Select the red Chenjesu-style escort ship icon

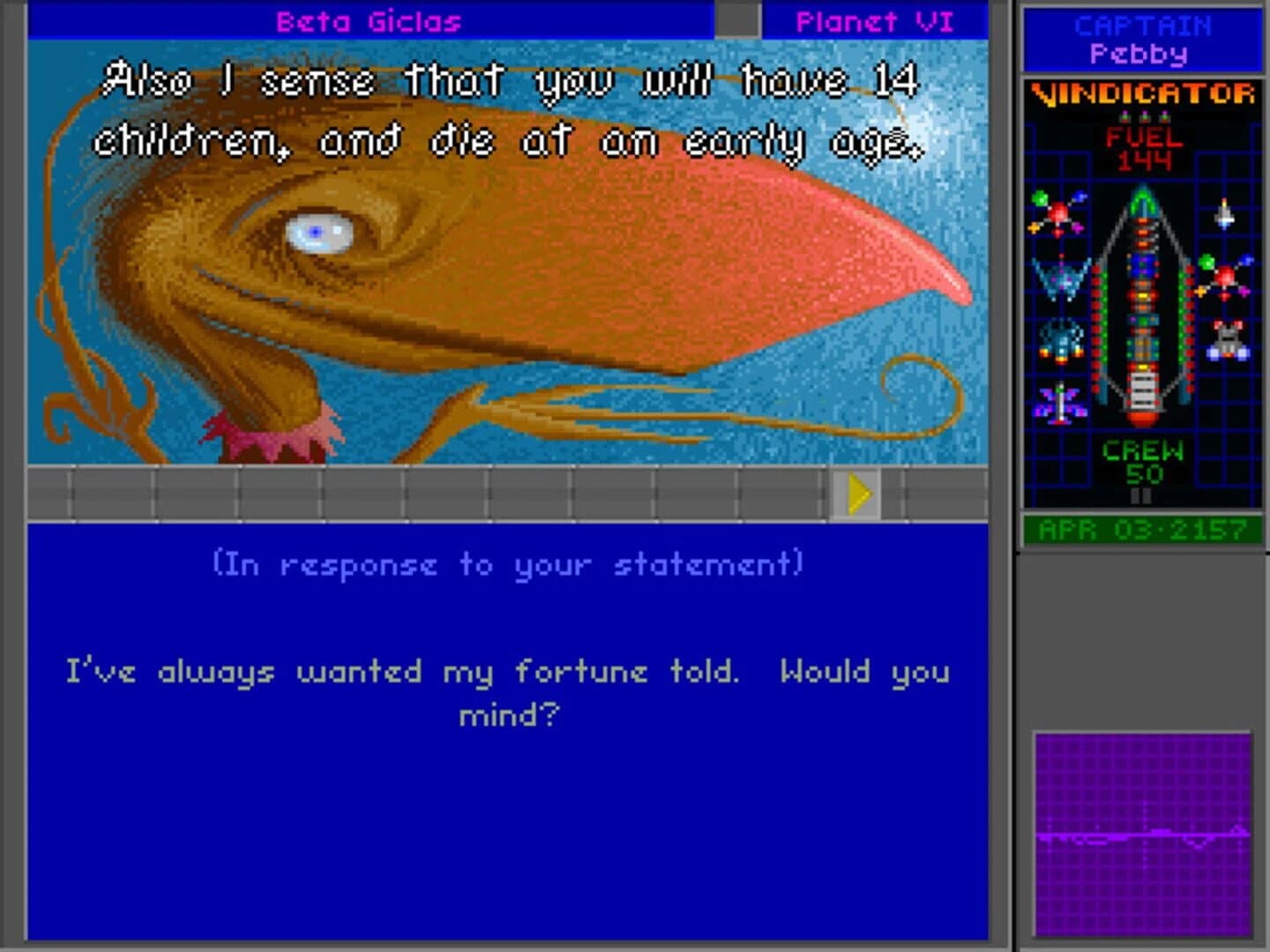click(x=1058, y=213)
